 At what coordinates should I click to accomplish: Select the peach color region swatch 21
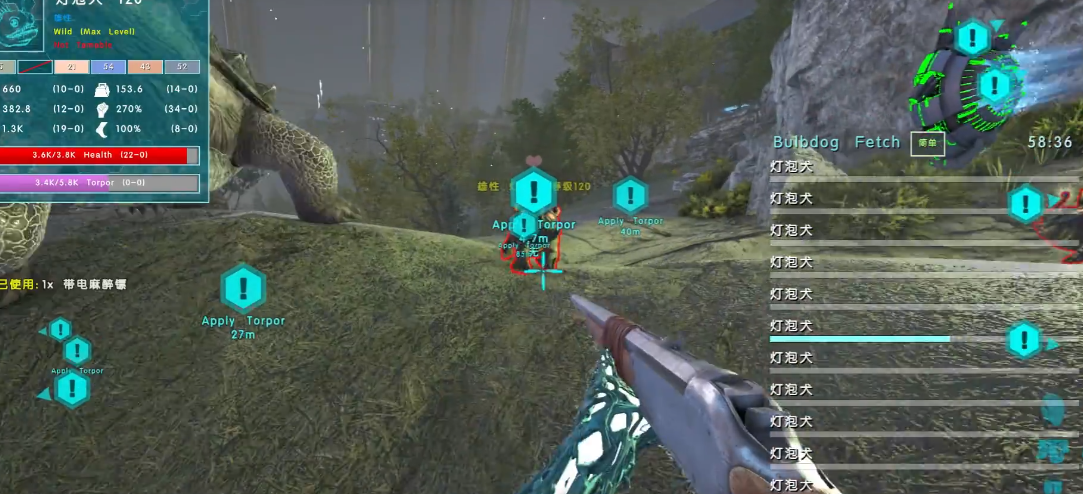72,67
